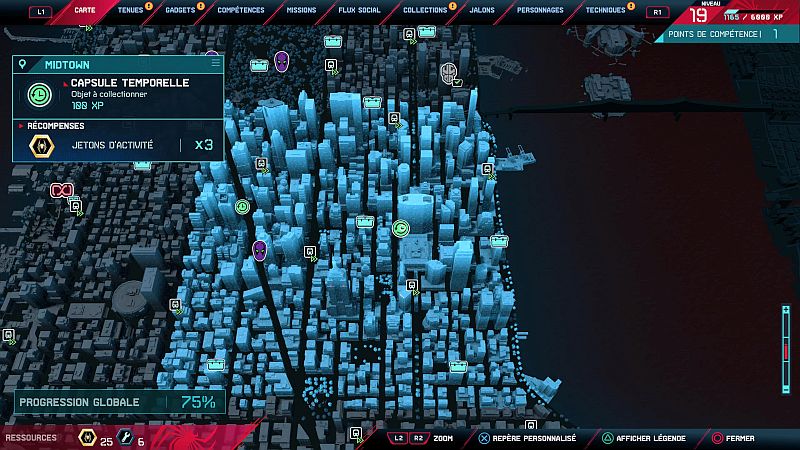Click the active Carte tab
Viewport: 800px width, 450px height.
point(85,10)
